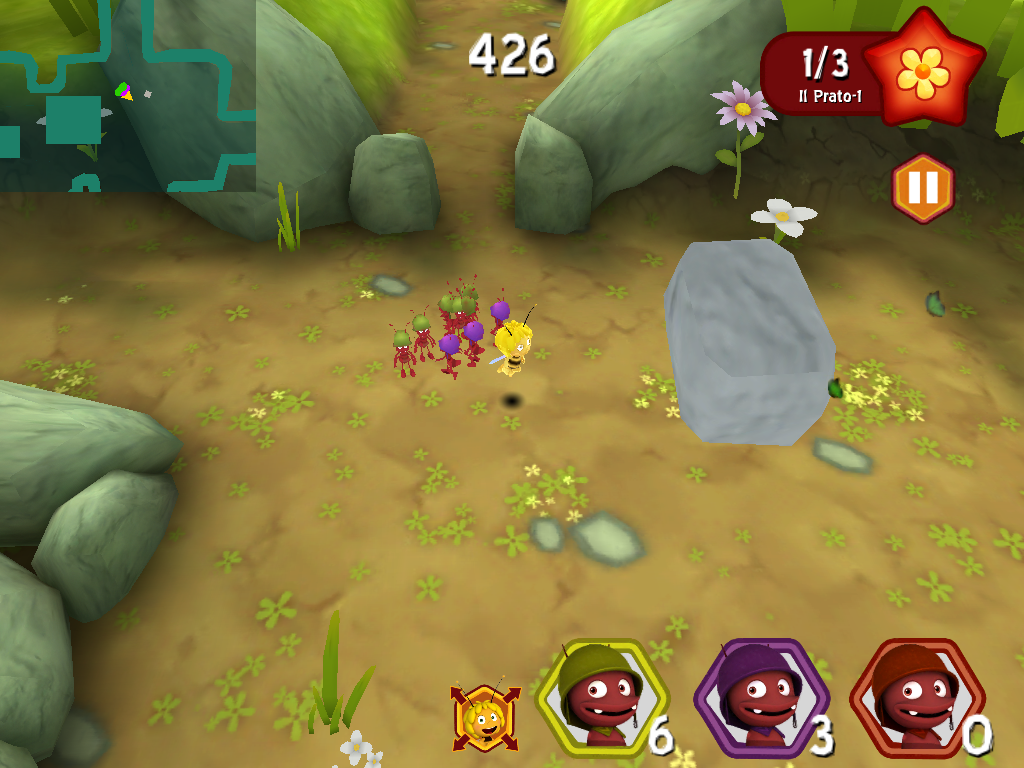Tap the red flower objective badge
The image size is (1024, 768).
click(923, 68)
